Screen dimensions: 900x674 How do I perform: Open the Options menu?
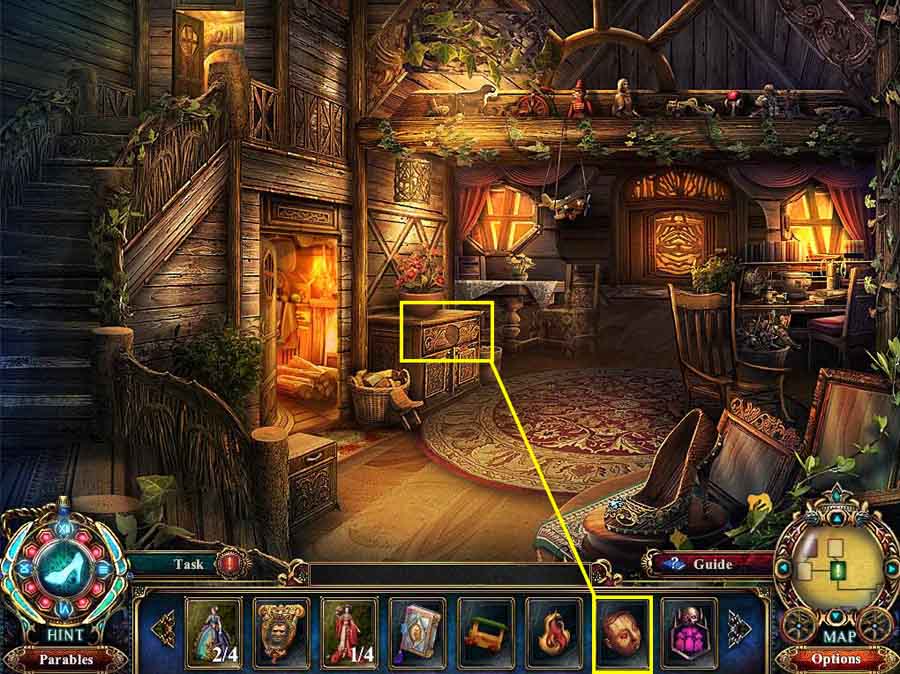click(836, 659)
